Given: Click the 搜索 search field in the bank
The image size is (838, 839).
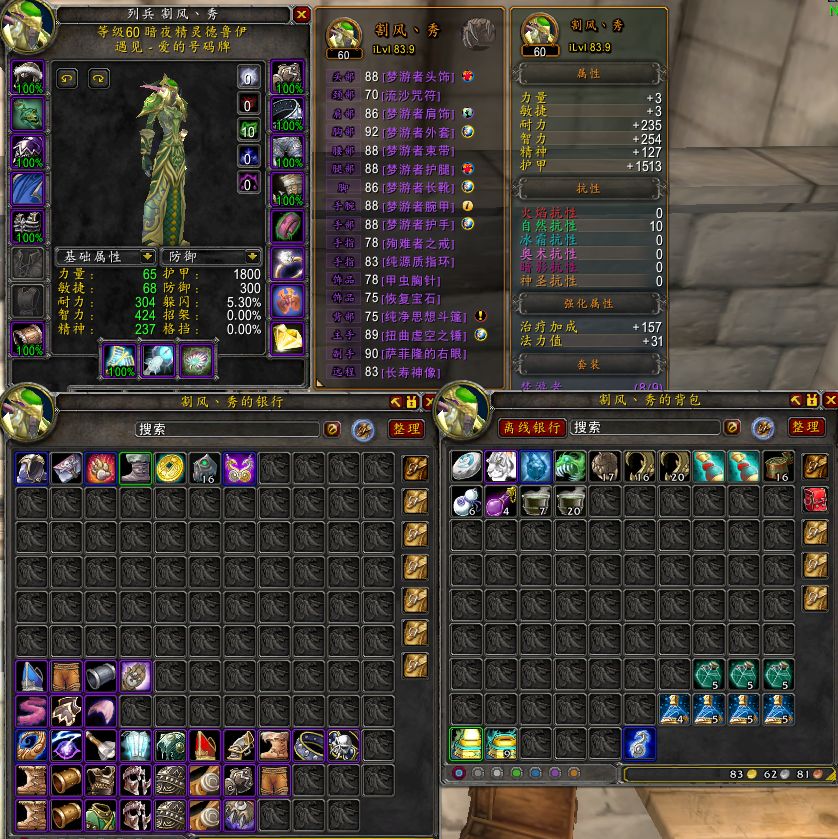Looking at the screenshot, I should 230,429.
